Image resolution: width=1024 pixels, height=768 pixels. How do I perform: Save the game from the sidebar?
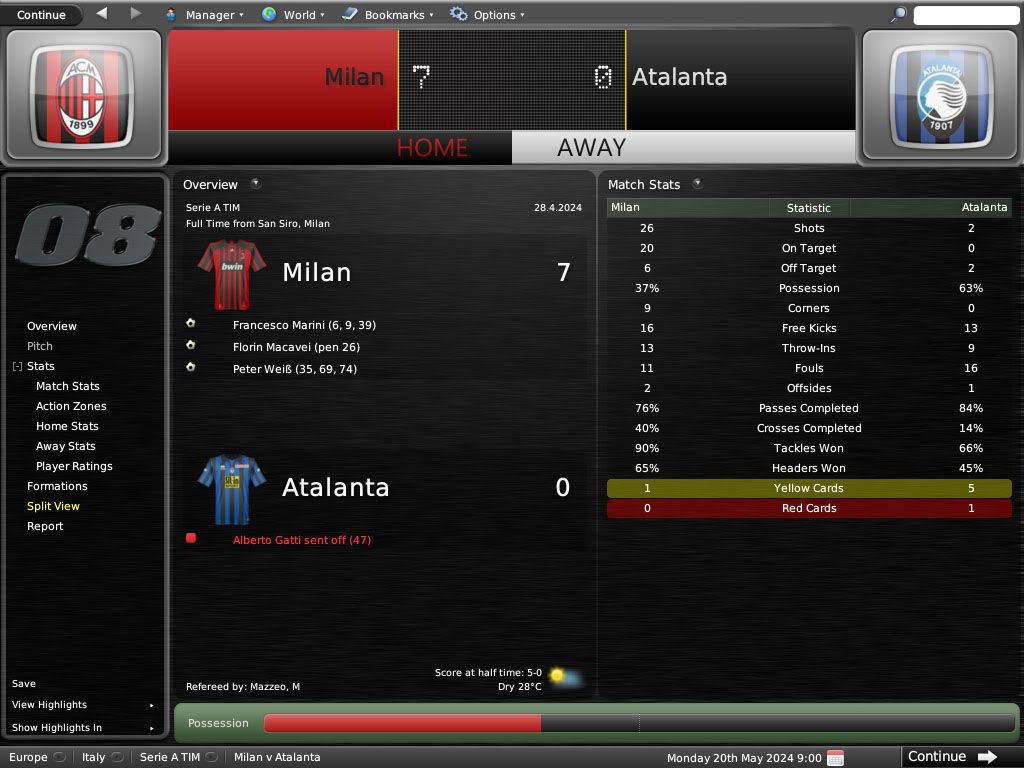[24, 684]
